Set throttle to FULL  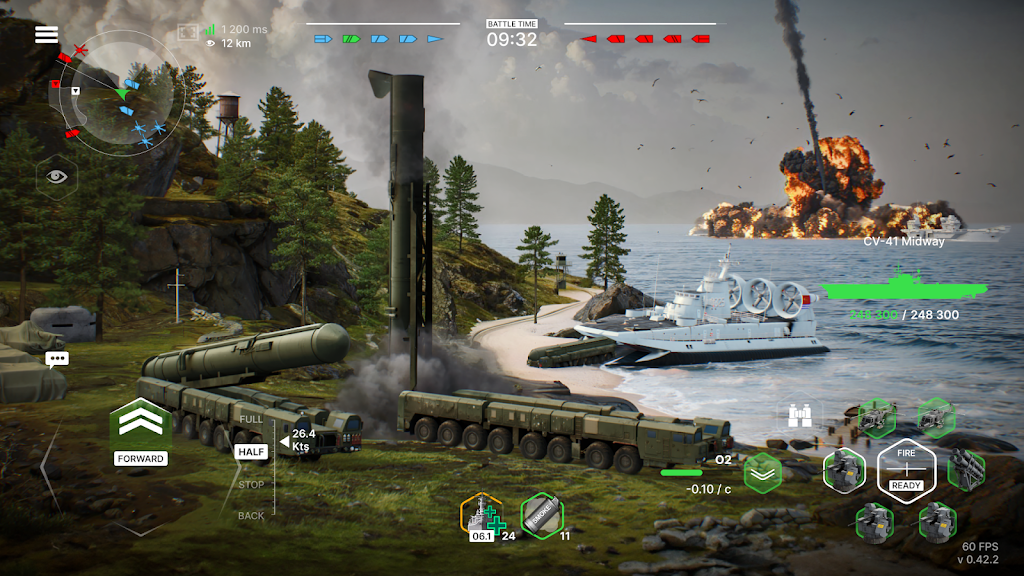click(x=251, y=417)
